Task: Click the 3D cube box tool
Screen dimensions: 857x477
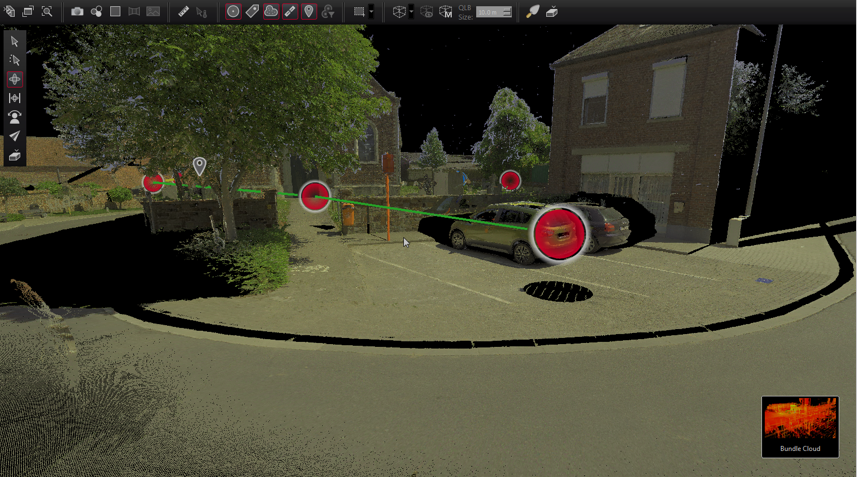Action: pyautogui.click(x=399, y=12)
